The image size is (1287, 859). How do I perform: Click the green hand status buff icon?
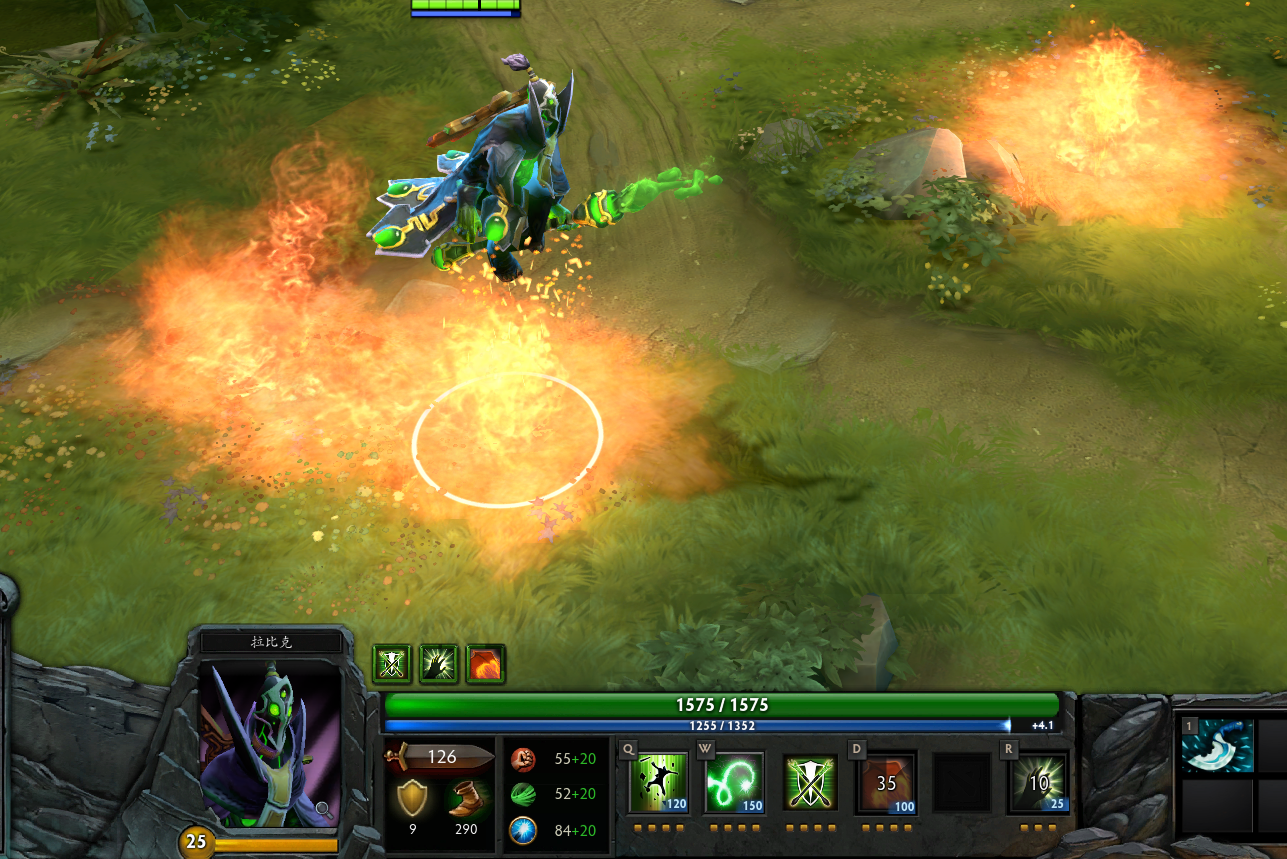pos(439,663)
